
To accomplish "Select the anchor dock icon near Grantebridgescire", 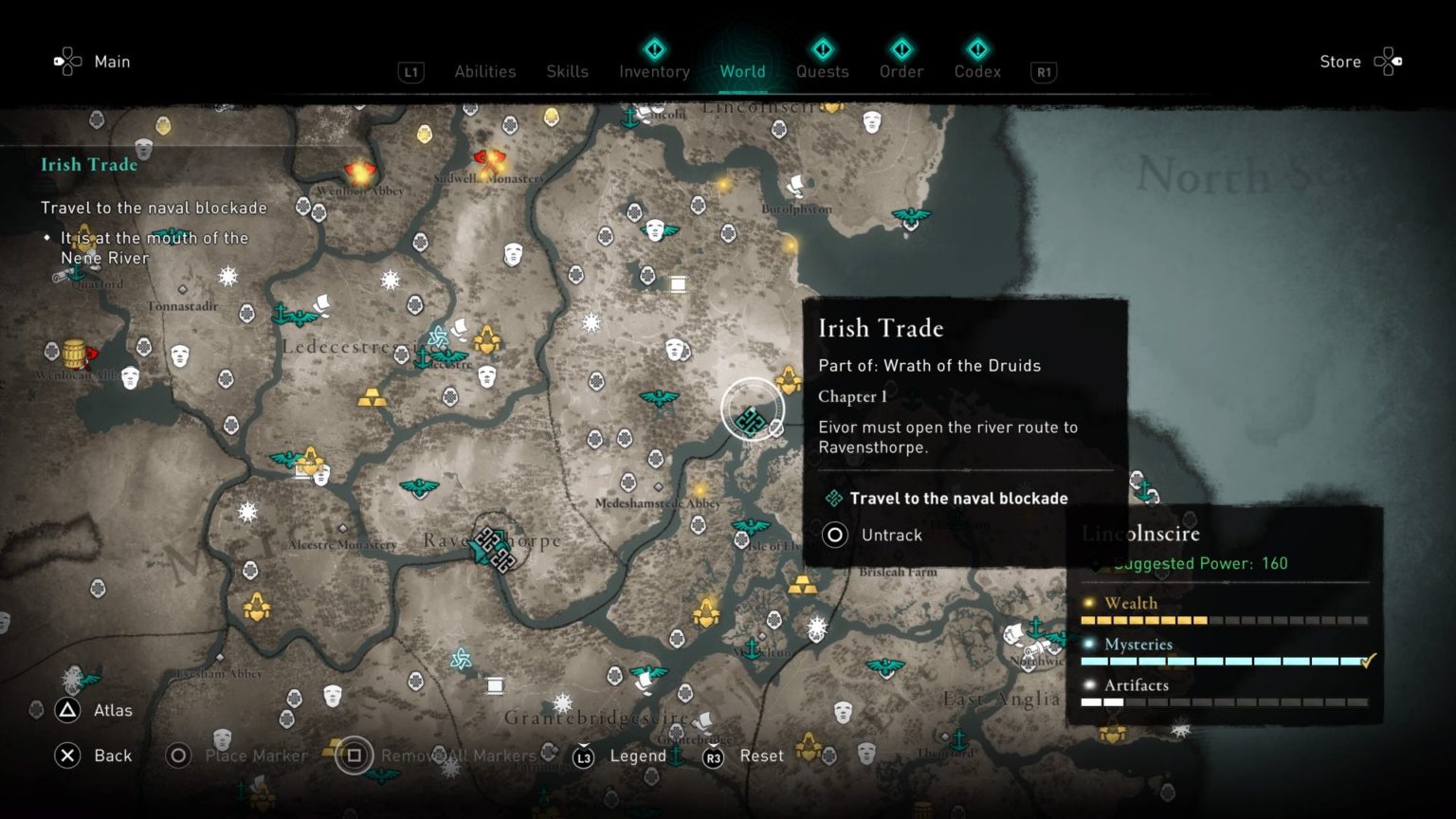I will point(676,755).
